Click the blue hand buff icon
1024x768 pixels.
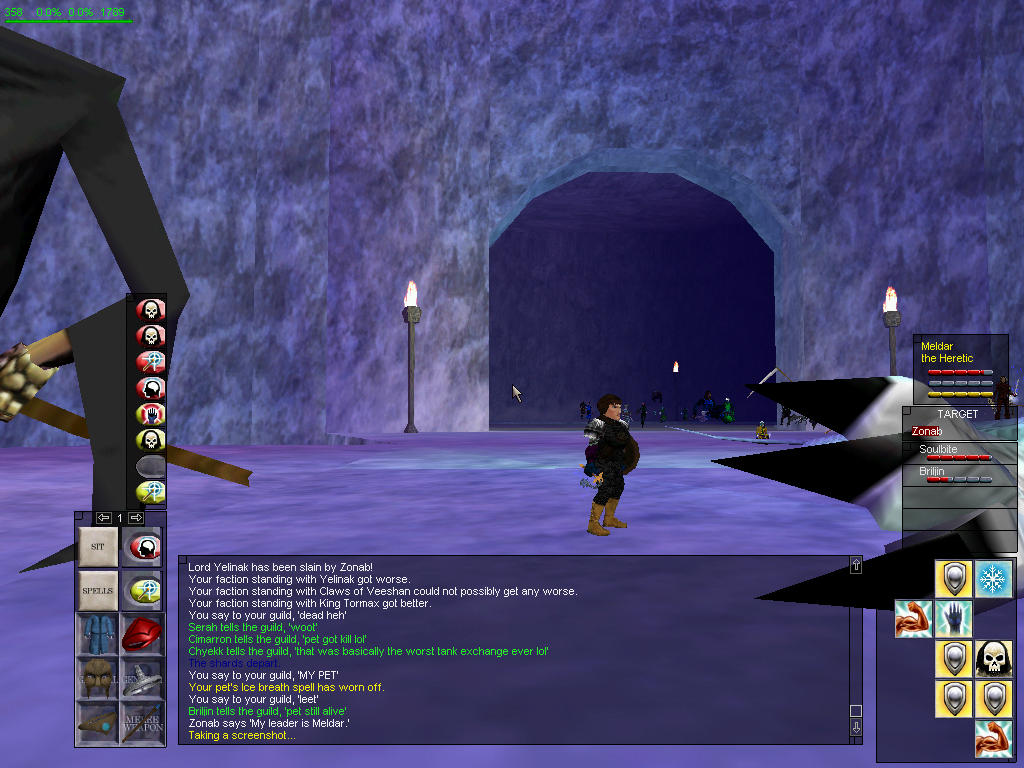[x=953, y=619]
